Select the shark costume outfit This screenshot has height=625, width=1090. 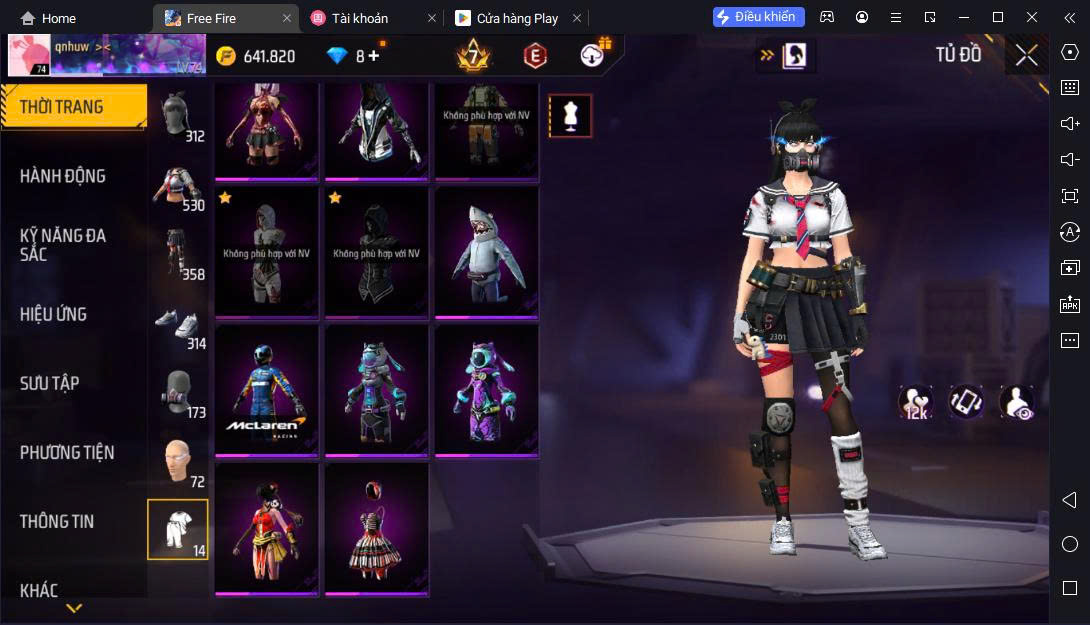[487, 253]
